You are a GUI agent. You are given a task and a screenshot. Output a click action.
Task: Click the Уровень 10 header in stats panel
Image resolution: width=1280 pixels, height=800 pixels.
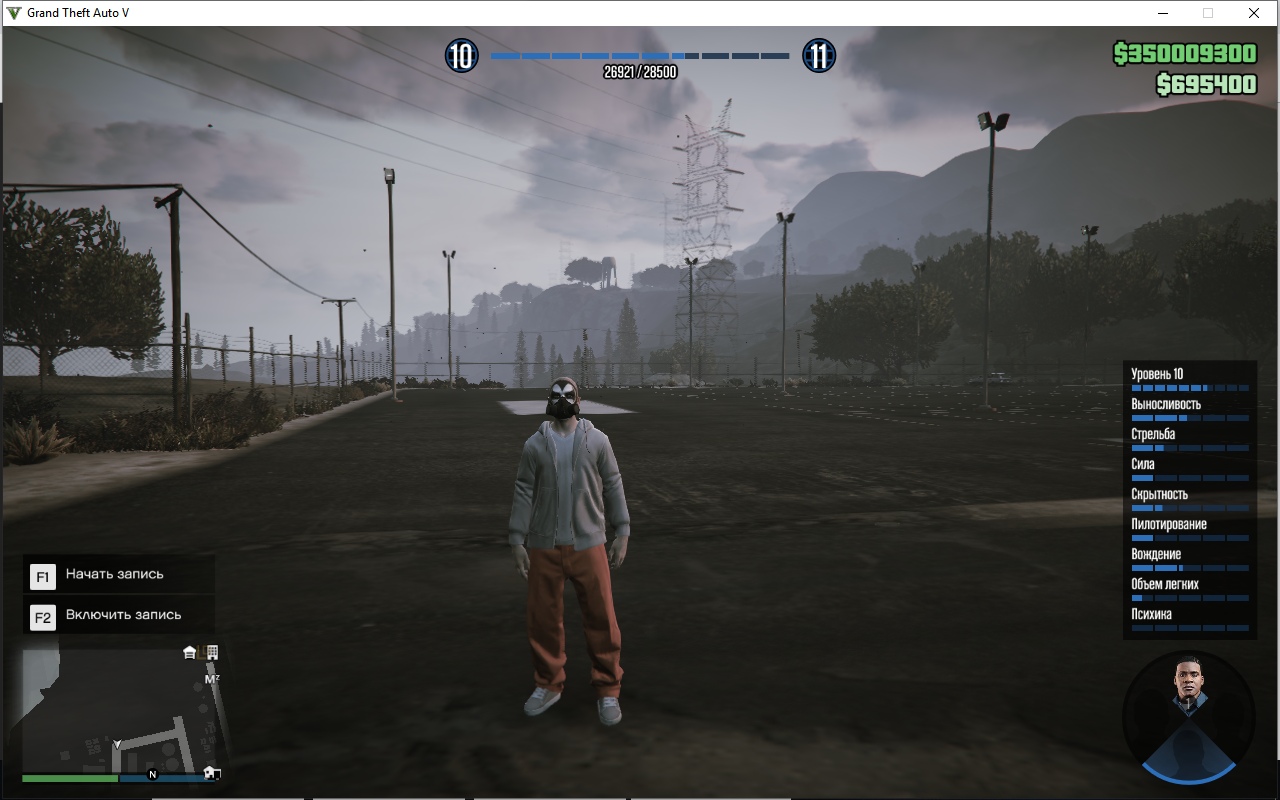(x=1158, y=373)
